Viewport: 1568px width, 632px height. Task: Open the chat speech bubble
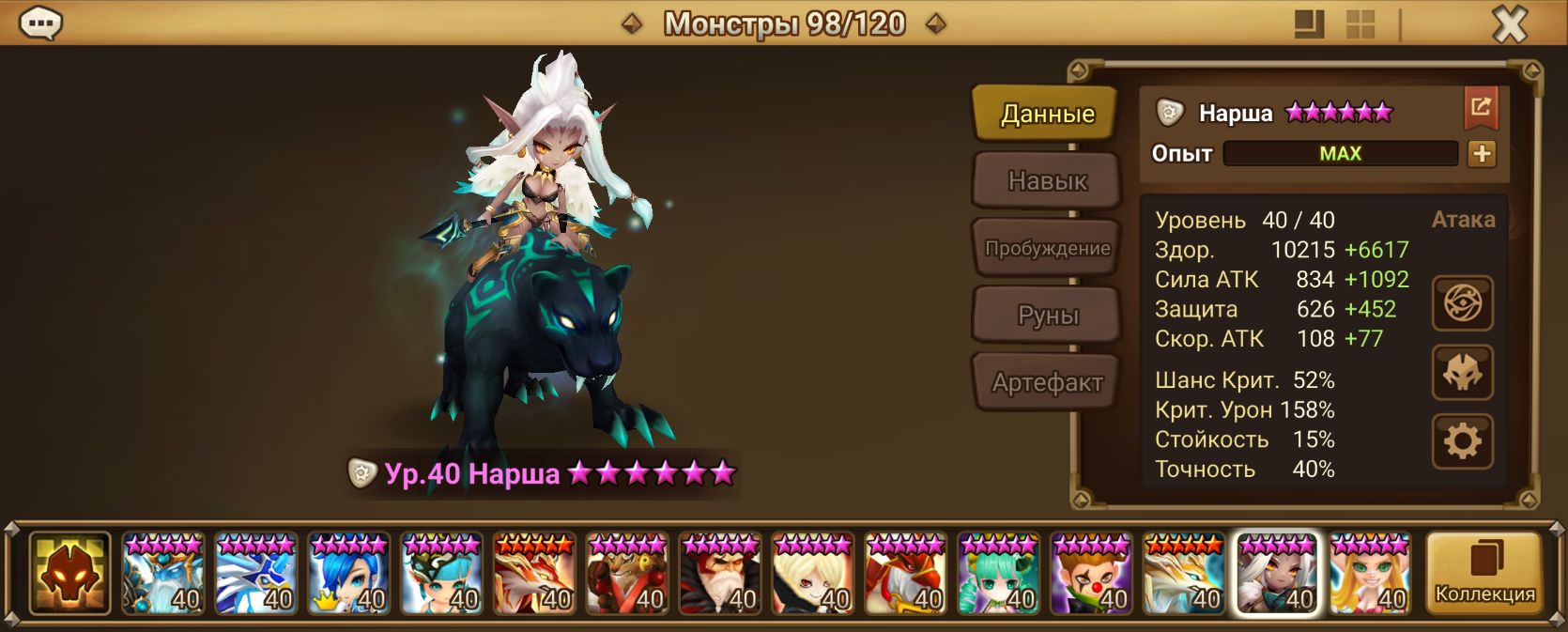click(40, 23)
